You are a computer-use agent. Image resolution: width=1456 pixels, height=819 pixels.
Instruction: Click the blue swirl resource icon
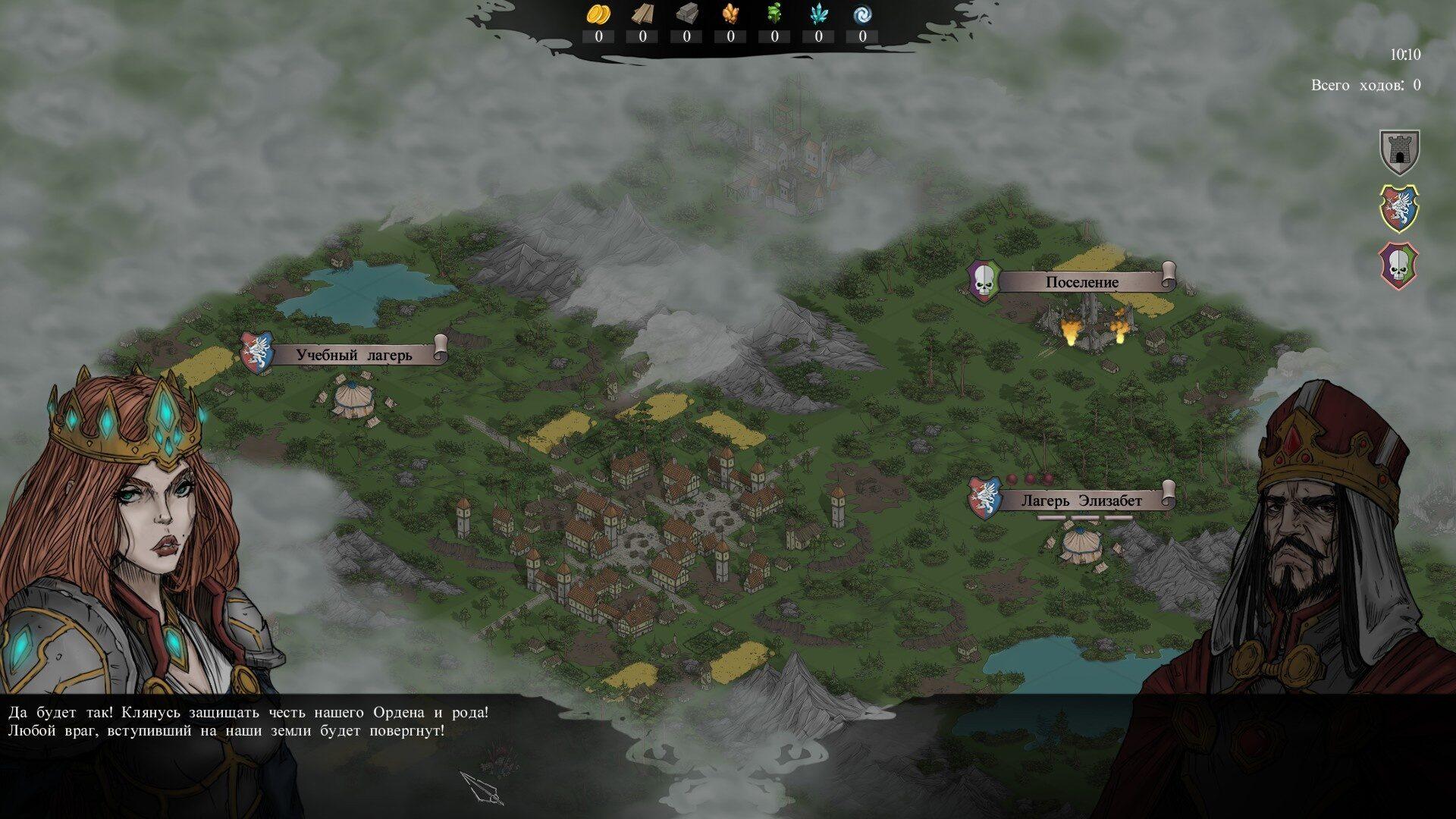pos(862,14)
